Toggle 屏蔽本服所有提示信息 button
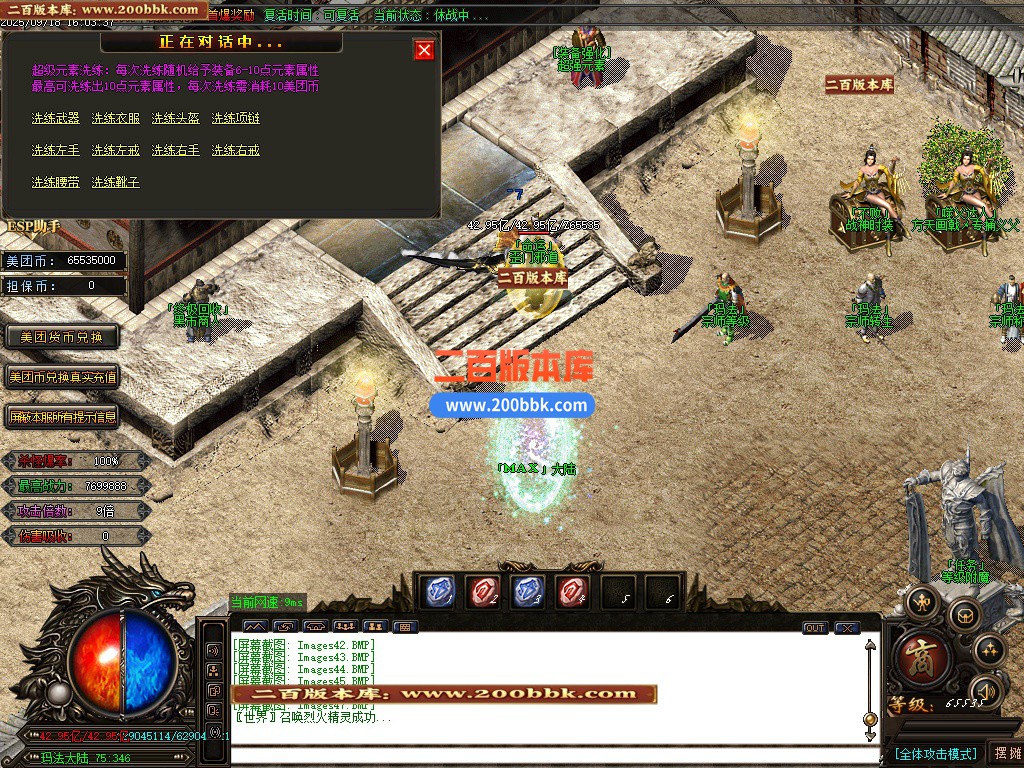The width and height of the screenshot is (1024, 768). 62,416
